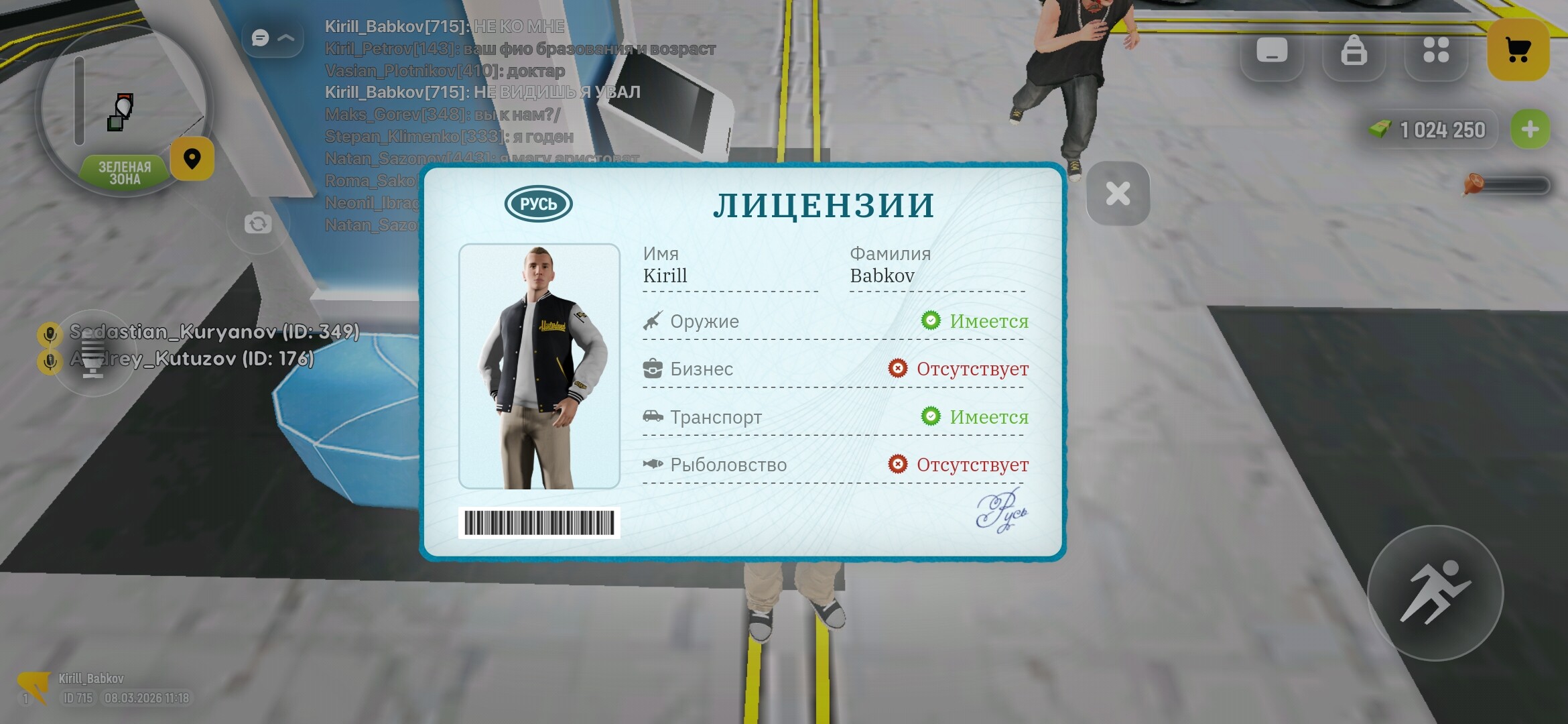
Task: Select the weapon license rifle icon
Action: 651,320
